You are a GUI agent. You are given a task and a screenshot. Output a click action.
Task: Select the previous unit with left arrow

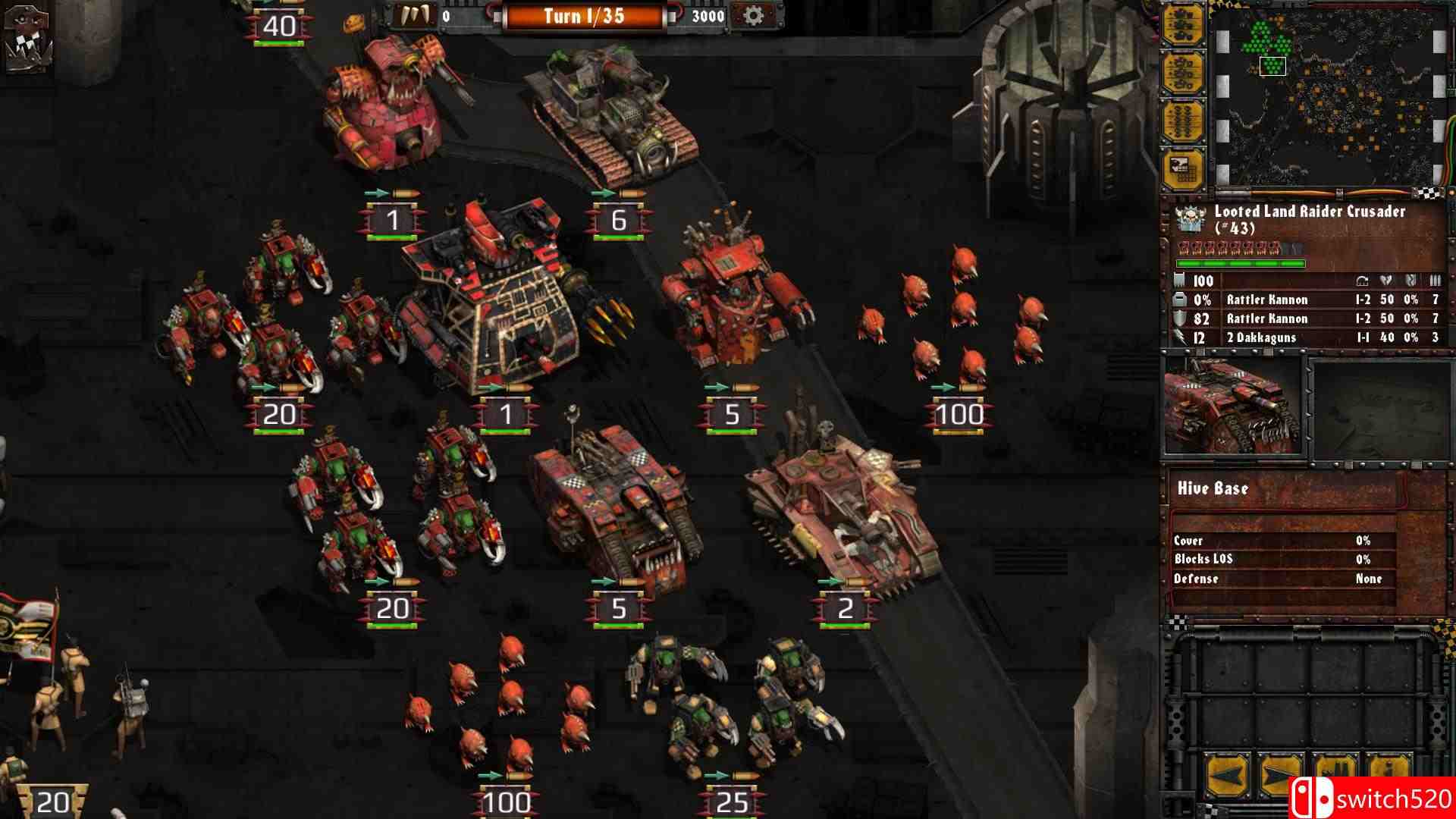1227,775
